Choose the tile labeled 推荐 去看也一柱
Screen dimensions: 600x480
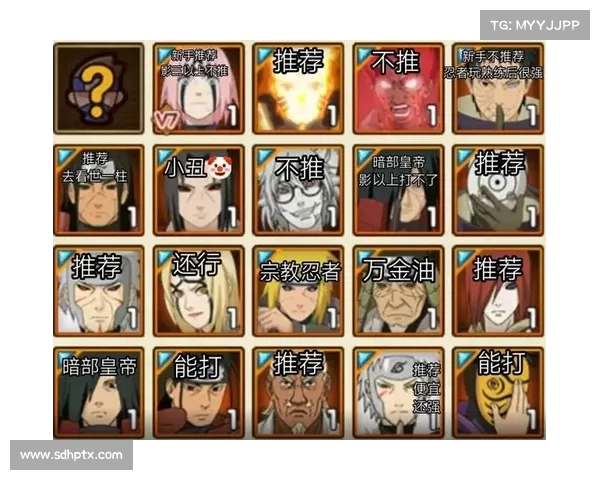tap(98, 190)
